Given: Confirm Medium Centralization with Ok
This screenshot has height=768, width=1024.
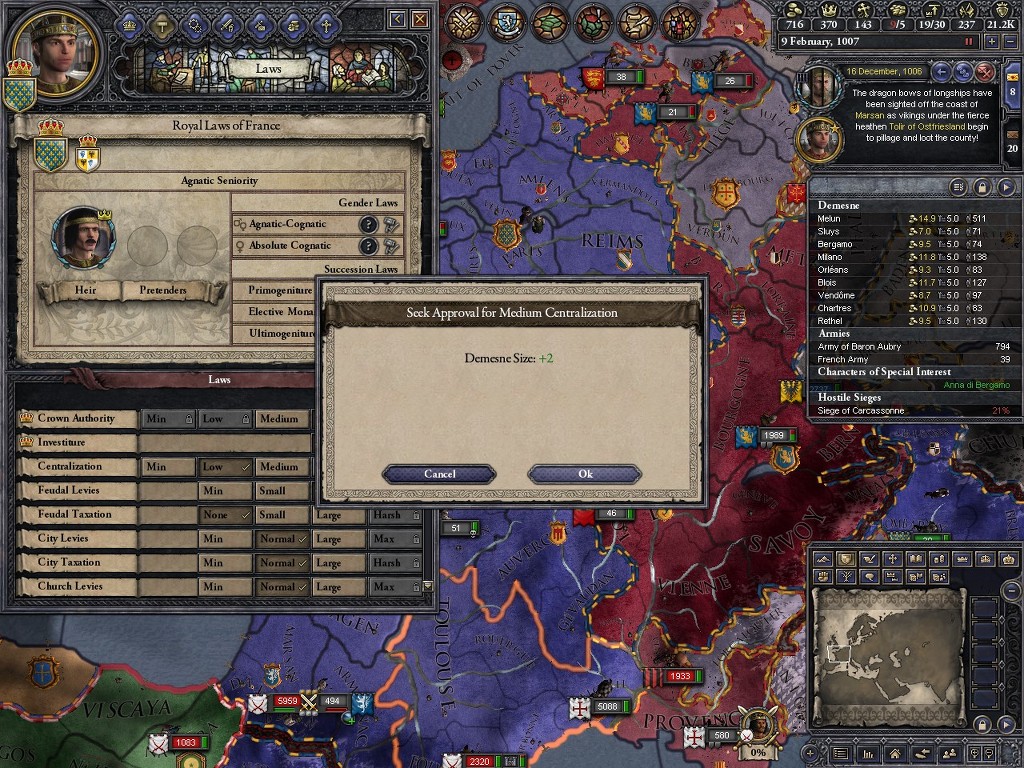Looking at the screenshot, I should pyautogui.click(x=585, y=474).
